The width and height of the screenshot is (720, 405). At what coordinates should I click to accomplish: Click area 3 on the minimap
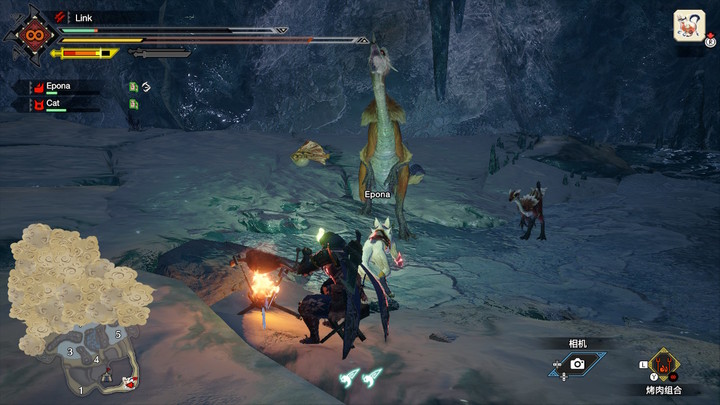69,351
